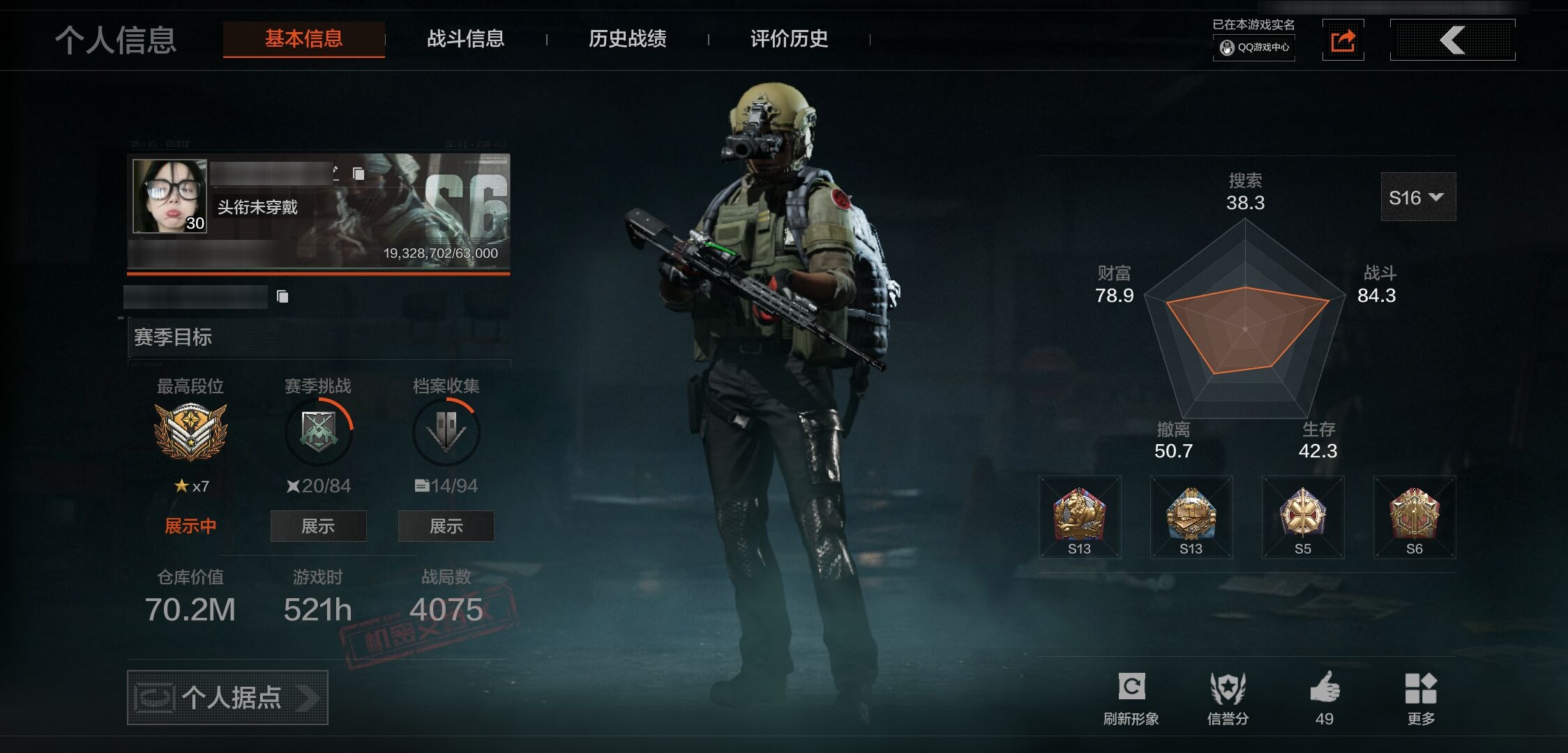Give a like with the thumbs-up icon

(x=1325, y=697)
